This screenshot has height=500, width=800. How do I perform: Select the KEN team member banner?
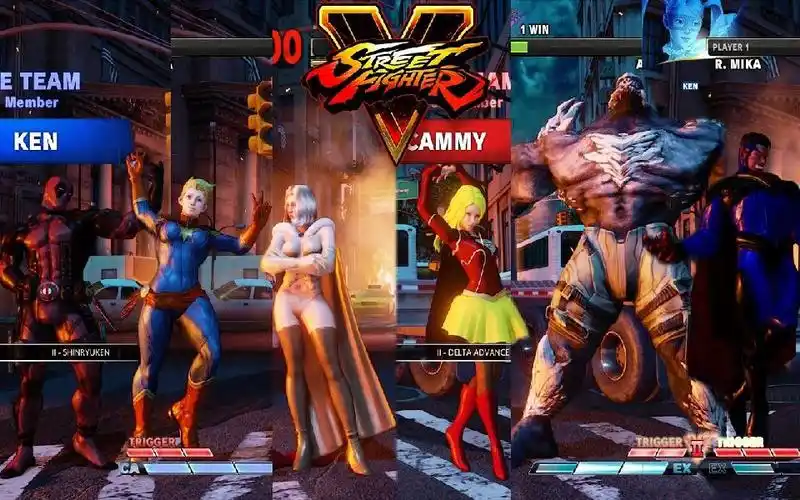66,142
